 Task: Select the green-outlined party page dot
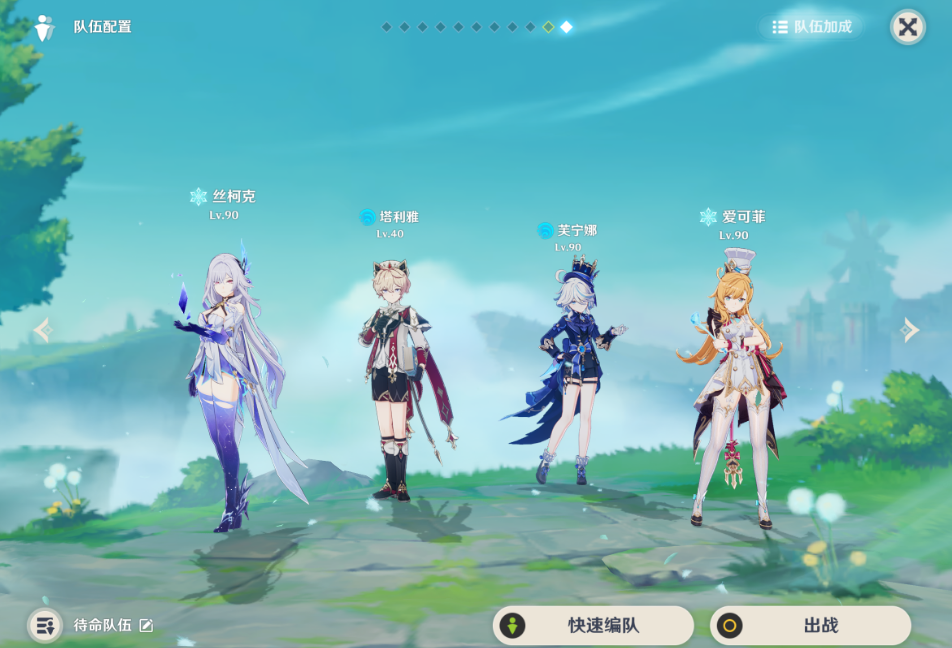click(548, 27)
